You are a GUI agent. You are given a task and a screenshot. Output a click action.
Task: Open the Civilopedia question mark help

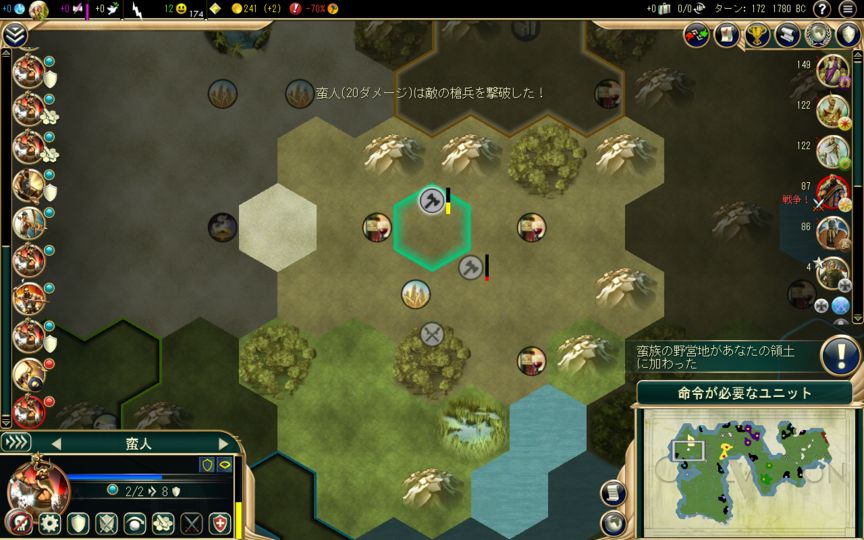tap(822, 9)
